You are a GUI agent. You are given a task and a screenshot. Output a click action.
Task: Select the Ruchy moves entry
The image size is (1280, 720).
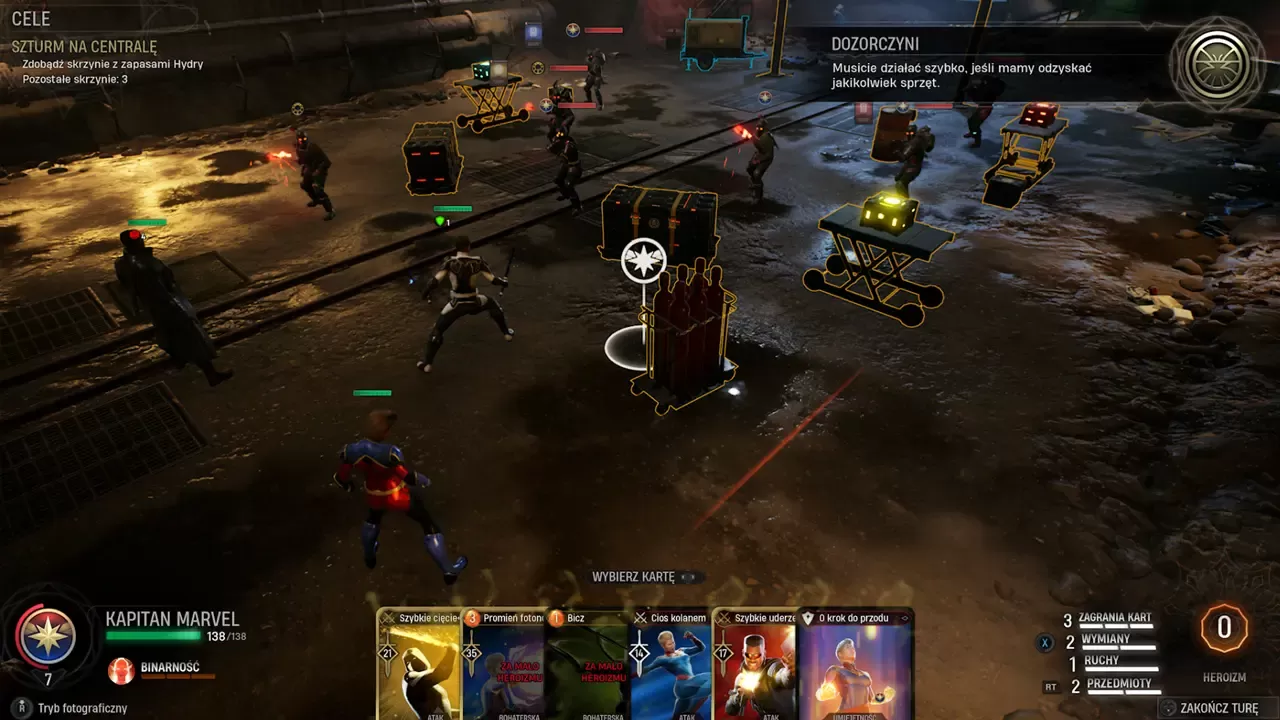click(x=1101, y=662)
